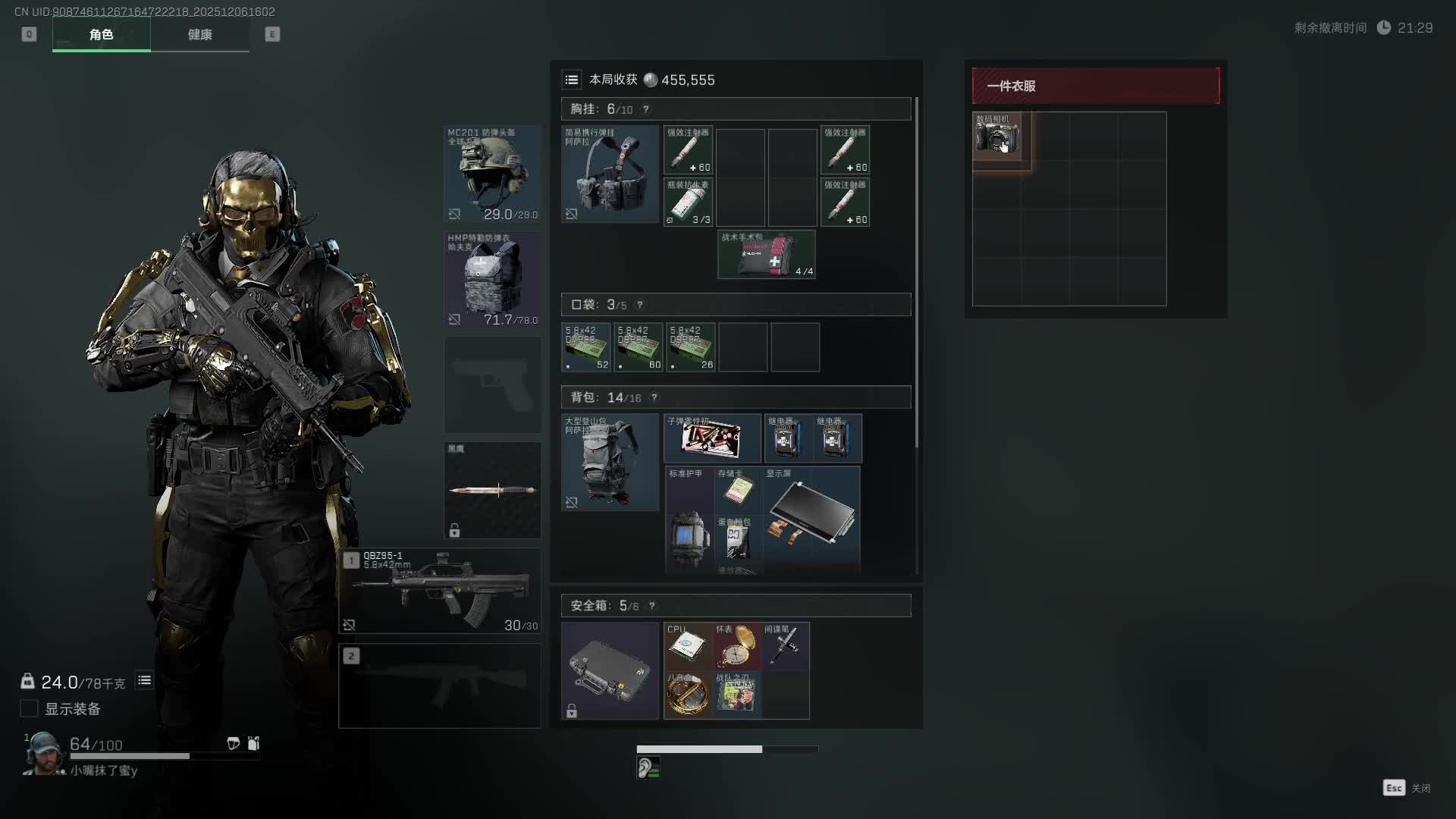Select the MC201 helmet slot
1456x819 pixels.
coord(492,174)
